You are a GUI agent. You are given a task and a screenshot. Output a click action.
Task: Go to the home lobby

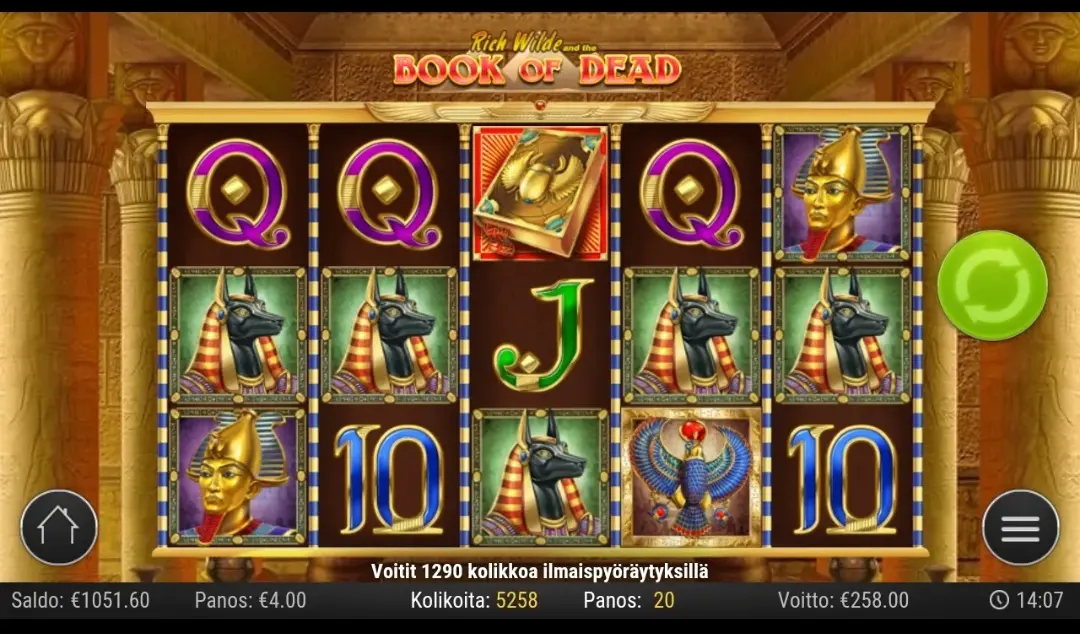[59, 528]
